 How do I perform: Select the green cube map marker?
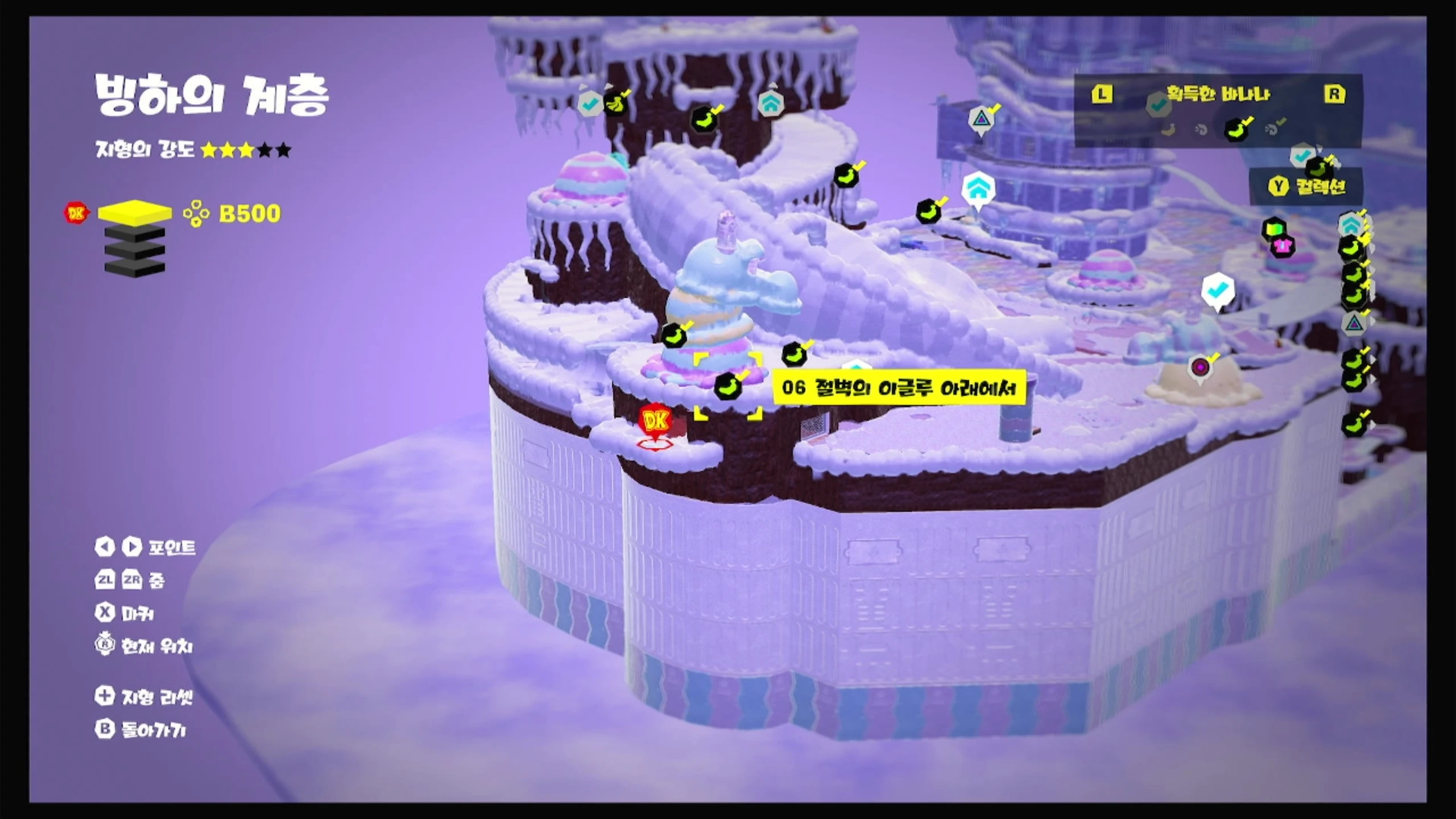point(1273,229)
